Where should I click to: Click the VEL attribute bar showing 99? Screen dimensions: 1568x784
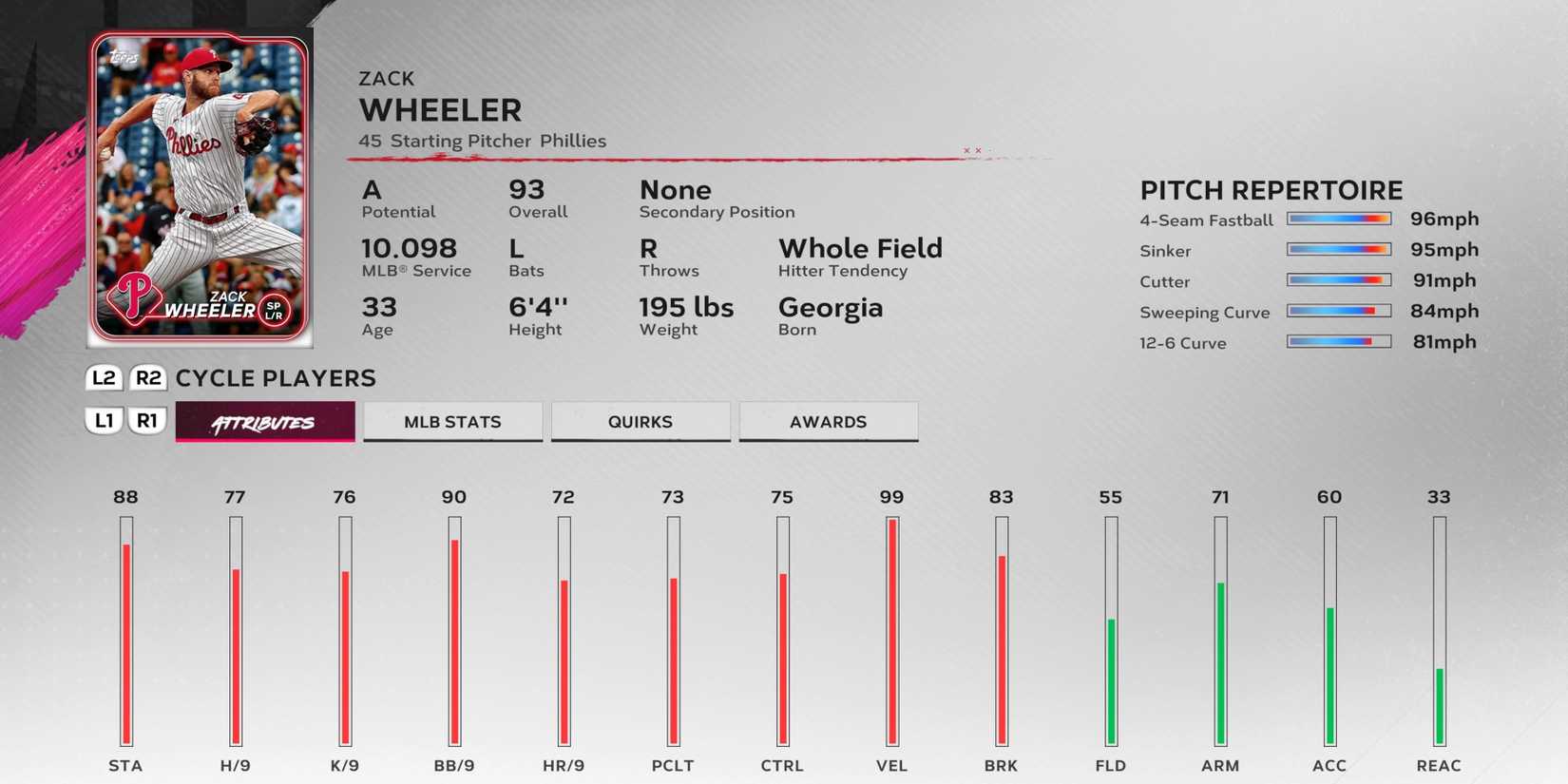pos(891,627)
